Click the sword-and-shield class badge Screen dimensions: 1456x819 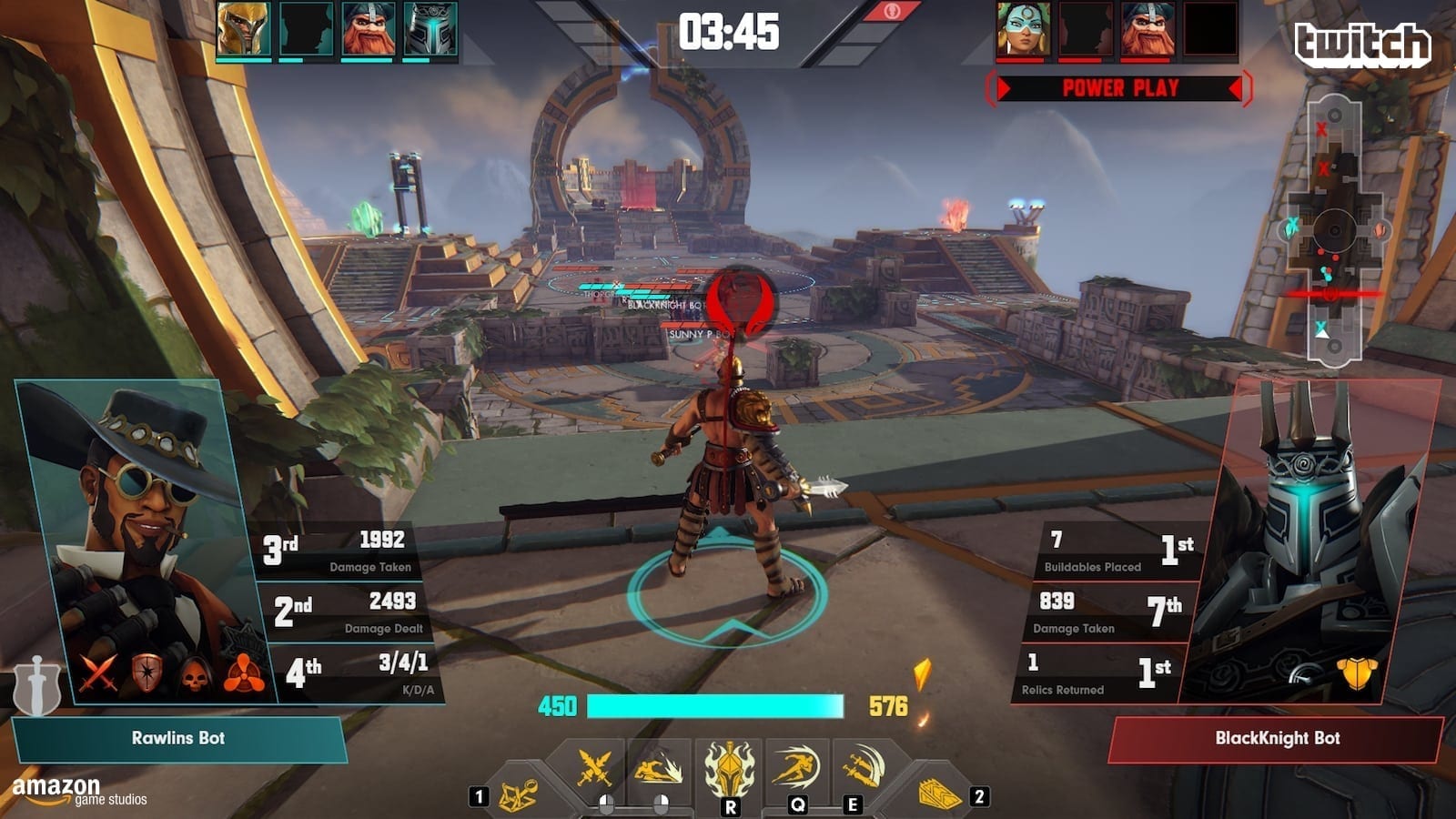click(36, 684)
